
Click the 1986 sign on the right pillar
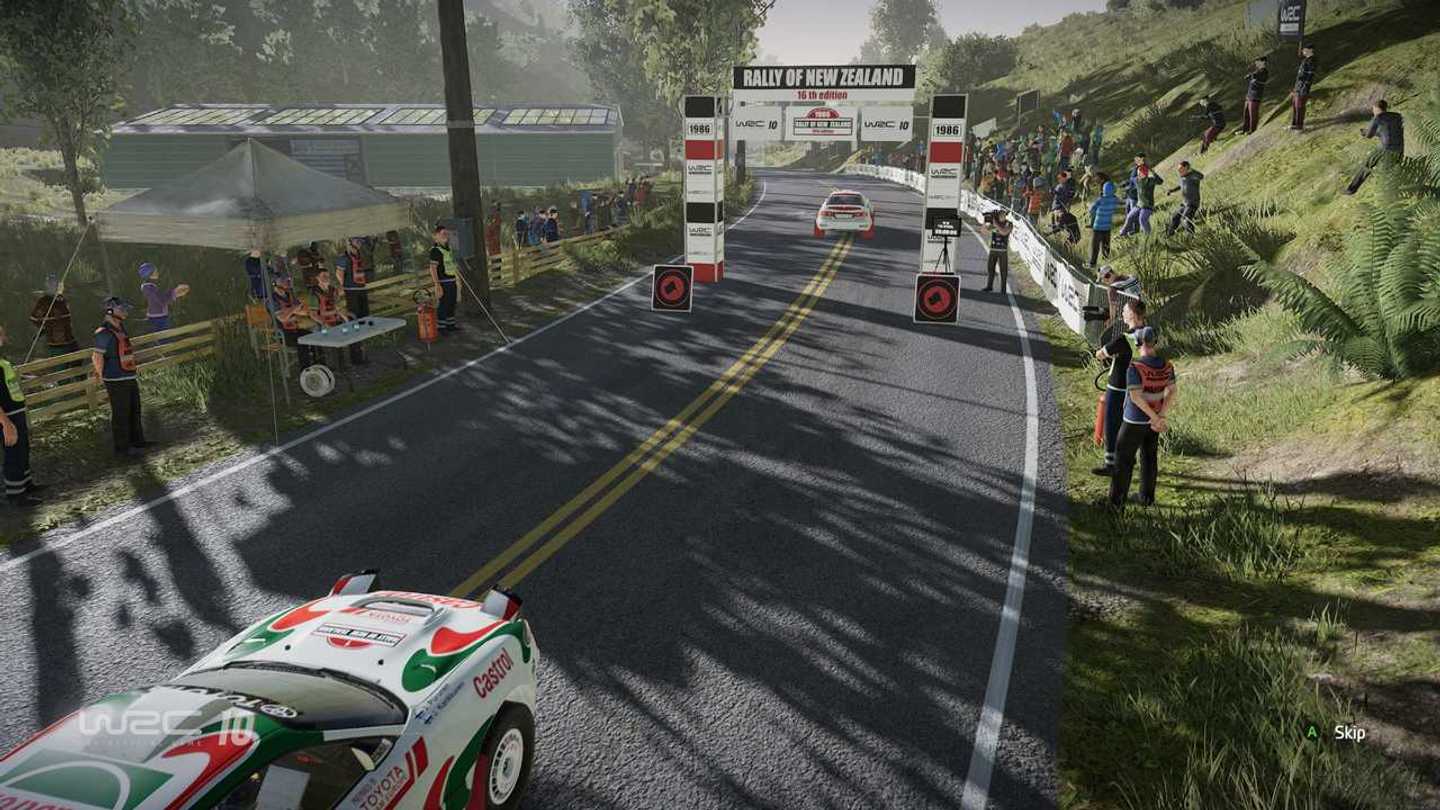(x=946, y=130)
